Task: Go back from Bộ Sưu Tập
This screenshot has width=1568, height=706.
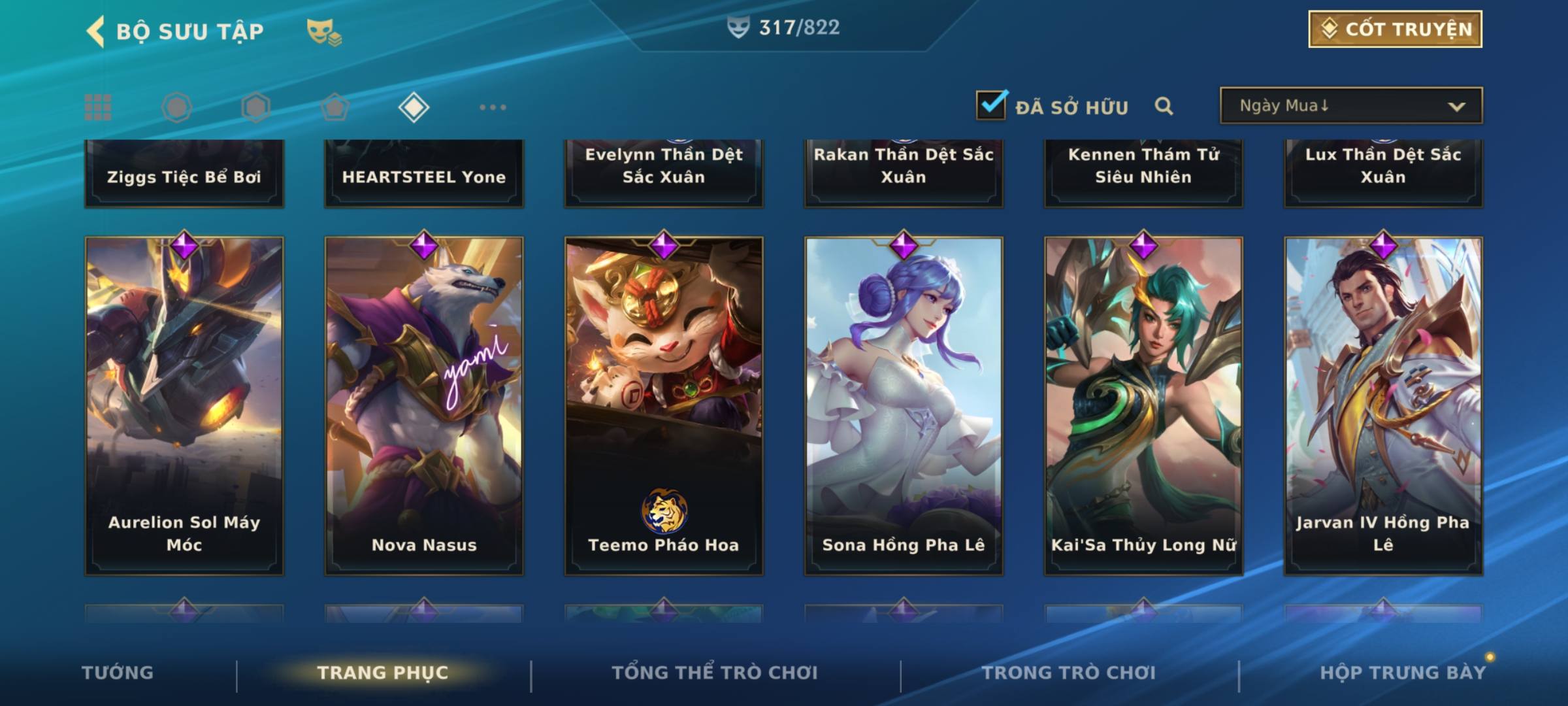Action: [97, 31]
